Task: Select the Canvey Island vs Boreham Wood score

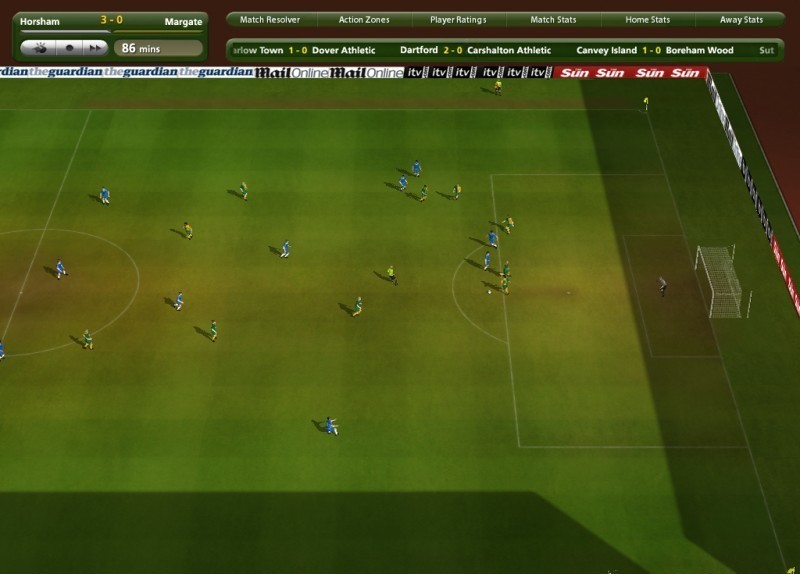Action: (x=654, y=50)
